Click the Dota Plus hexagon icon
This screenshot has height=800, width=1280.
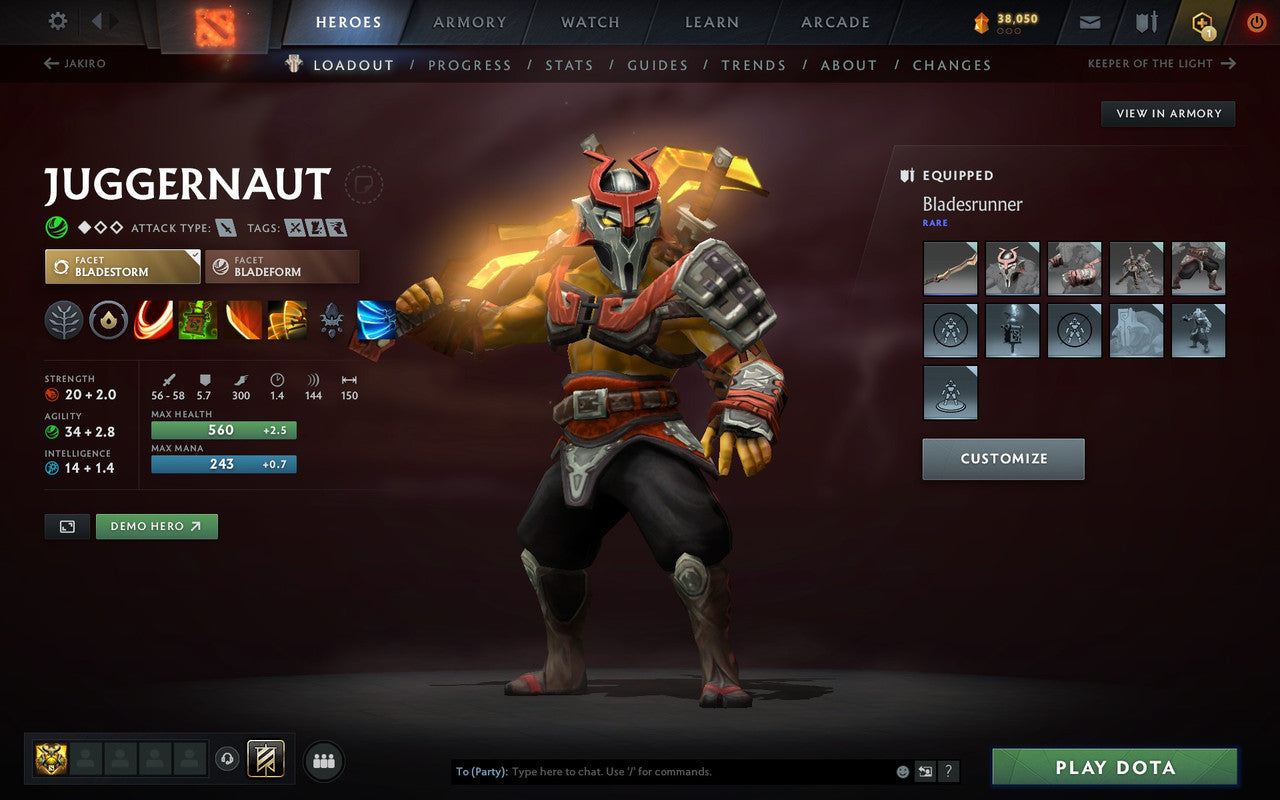click(x=1201, y=22)
